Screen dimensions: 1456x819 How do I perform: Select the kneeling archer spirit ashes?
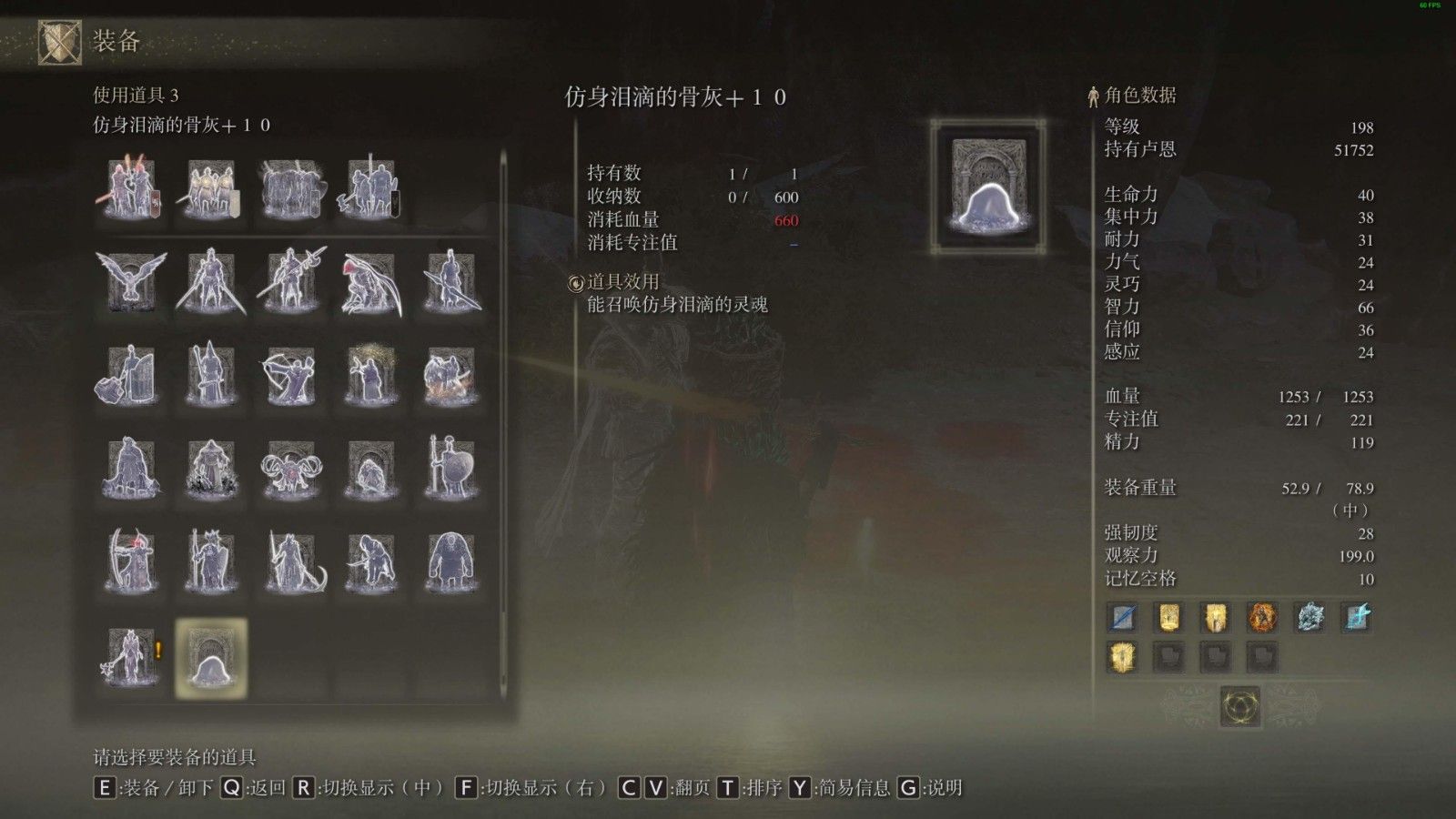tap(290, 375)
